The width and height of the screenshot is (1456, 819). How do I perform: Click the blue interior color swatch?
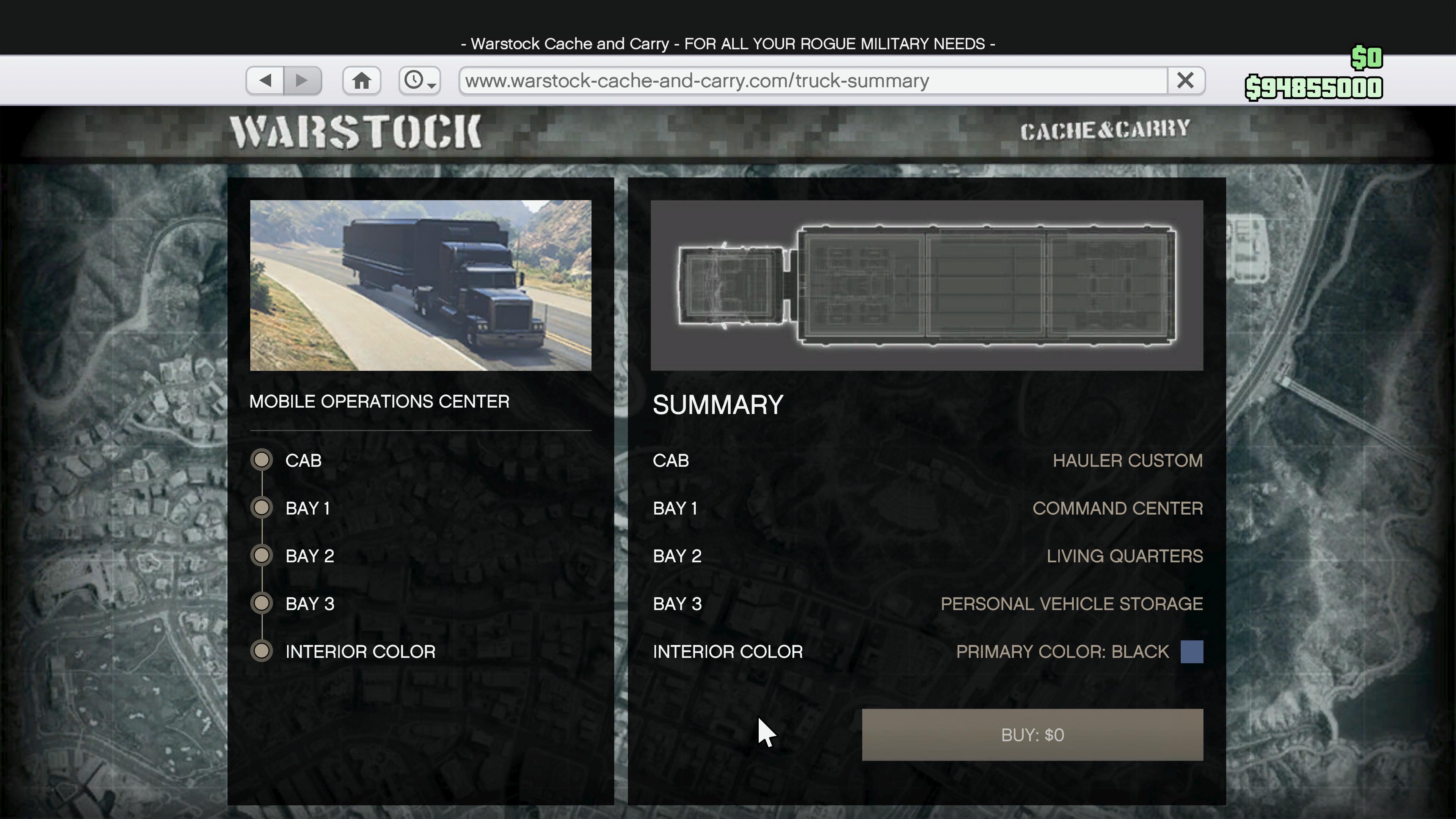point(1191,651)
